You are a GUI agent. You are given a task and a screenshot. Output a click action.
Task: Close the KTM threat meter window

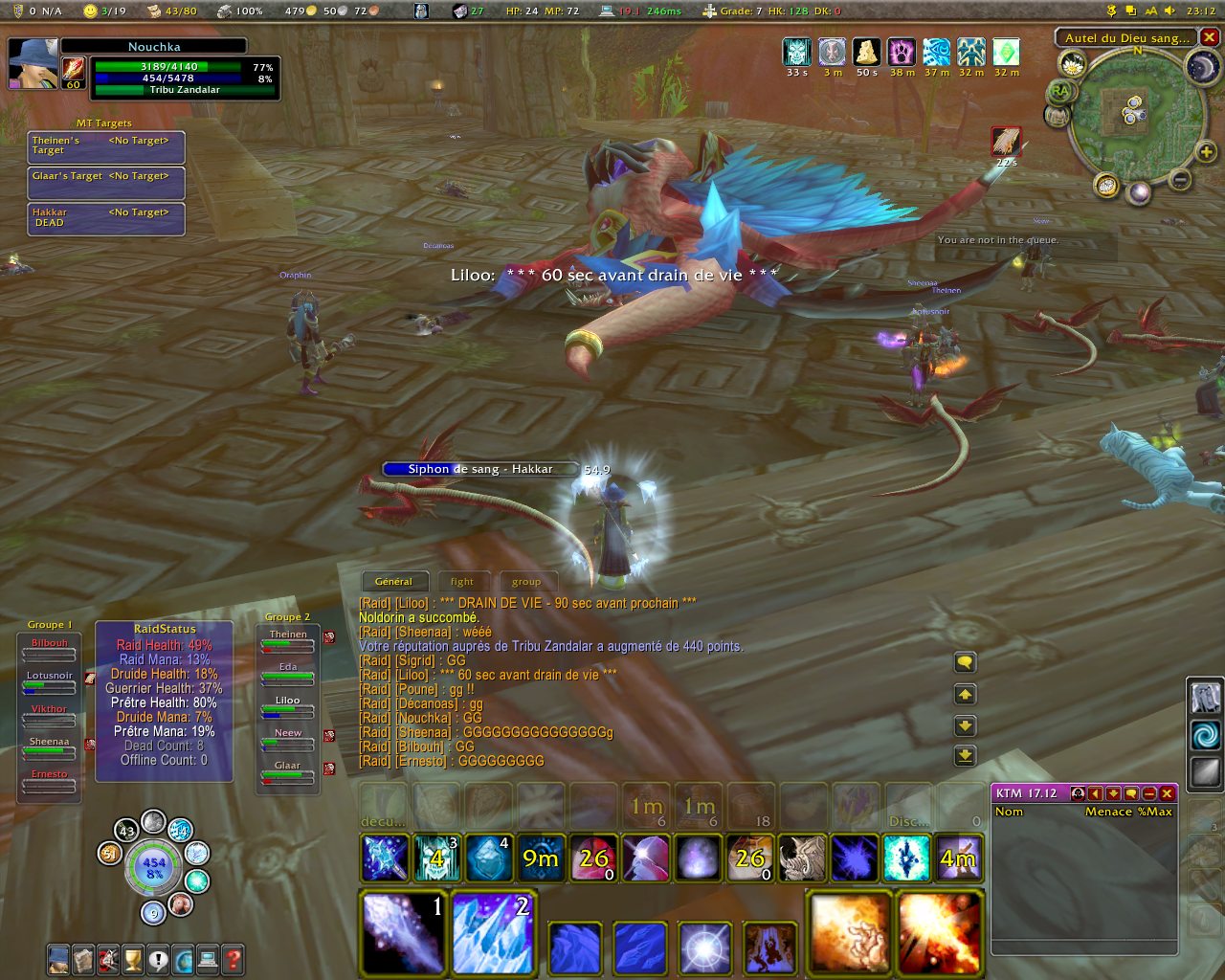click(1167, 793)
